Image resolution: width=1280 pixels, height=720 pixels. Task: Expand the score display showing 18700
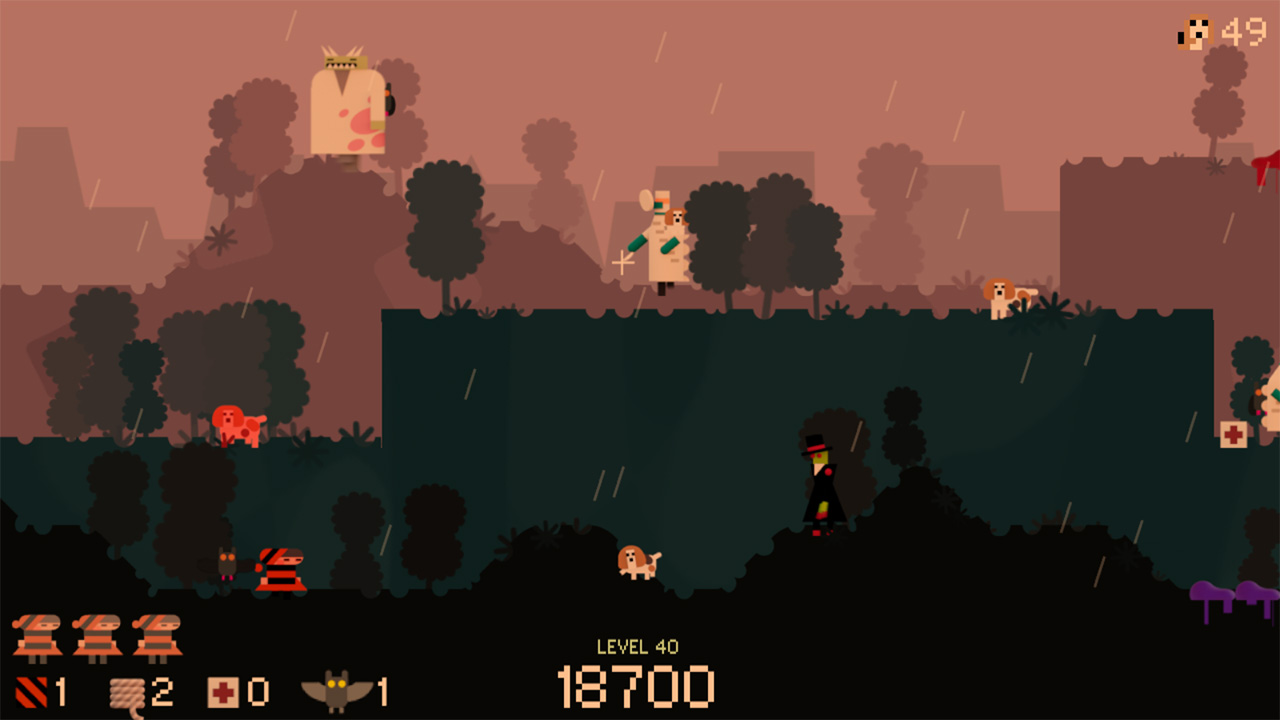637,685
